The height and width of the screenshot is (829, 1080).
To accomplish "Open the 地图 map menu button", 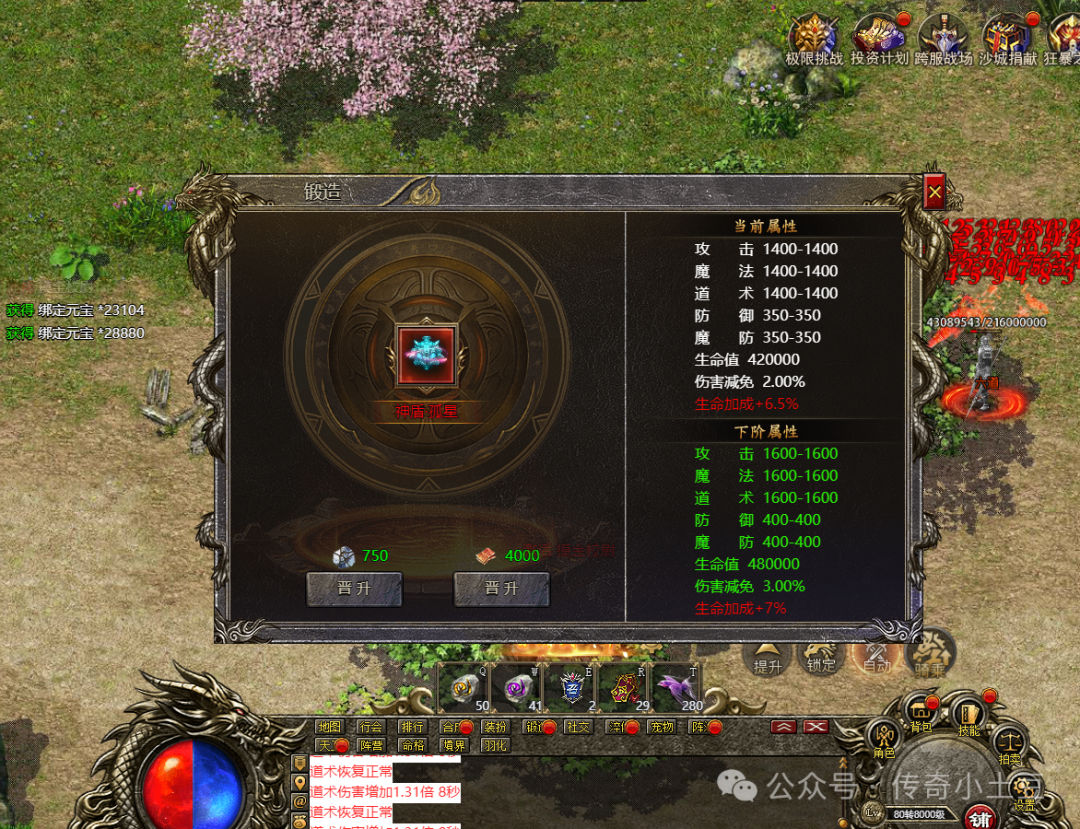I will pos(329,727).
